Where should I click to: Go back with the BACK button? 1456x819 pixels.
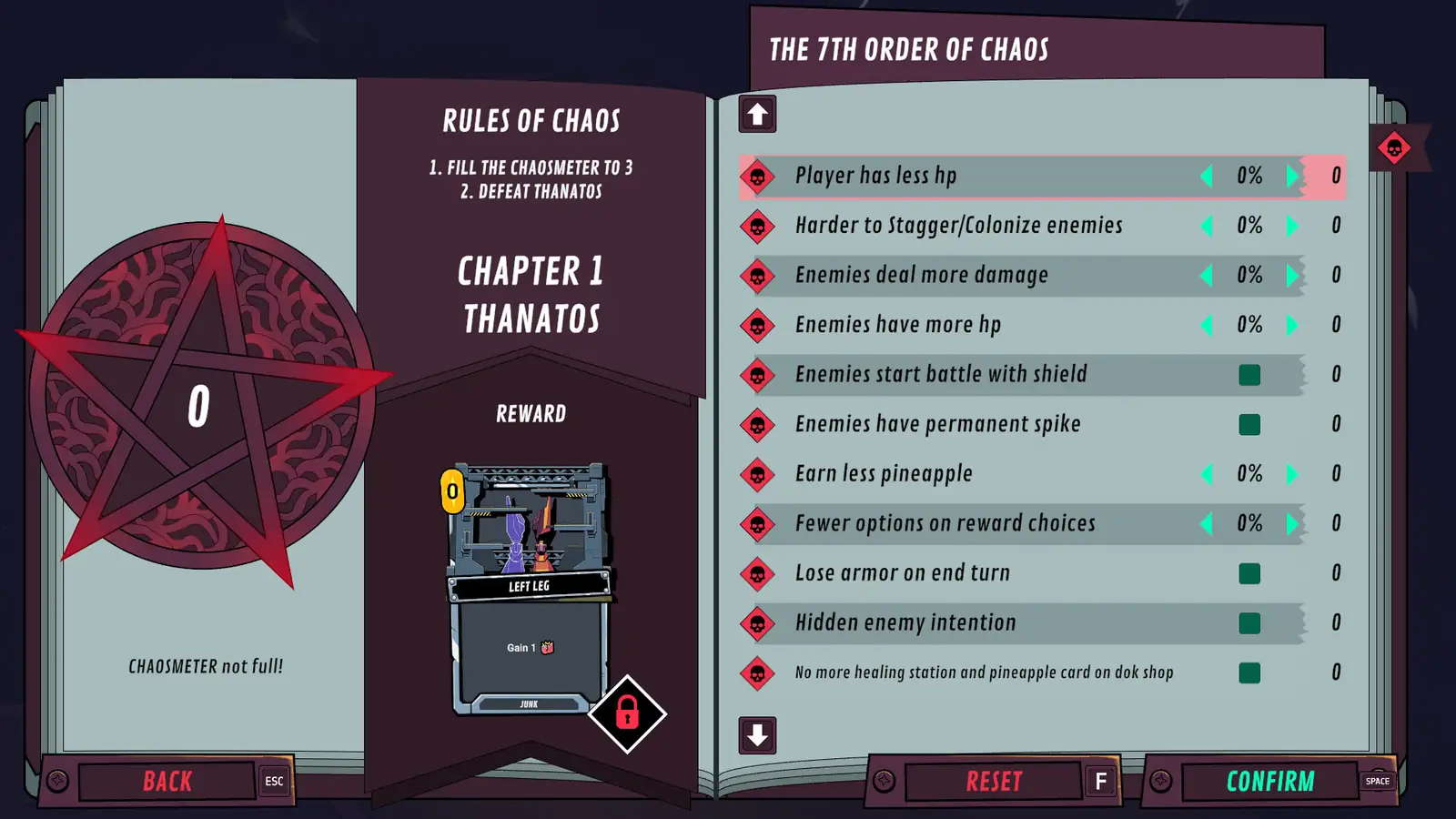click(167, 781)
